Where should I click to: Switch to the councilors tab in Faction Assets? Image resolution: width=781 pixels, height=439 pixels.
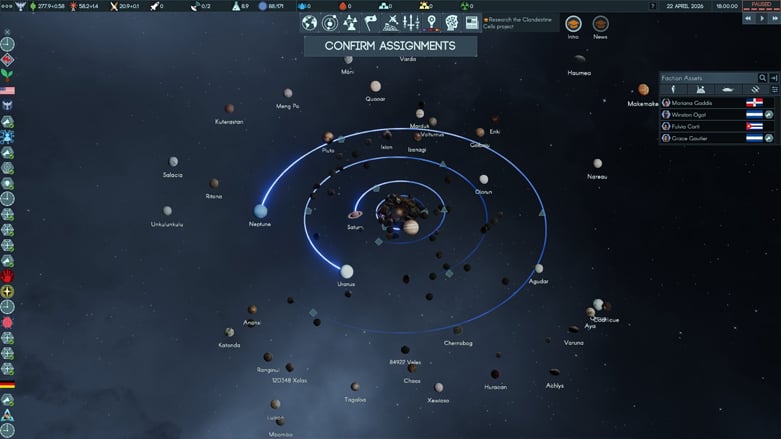[673, 90]
